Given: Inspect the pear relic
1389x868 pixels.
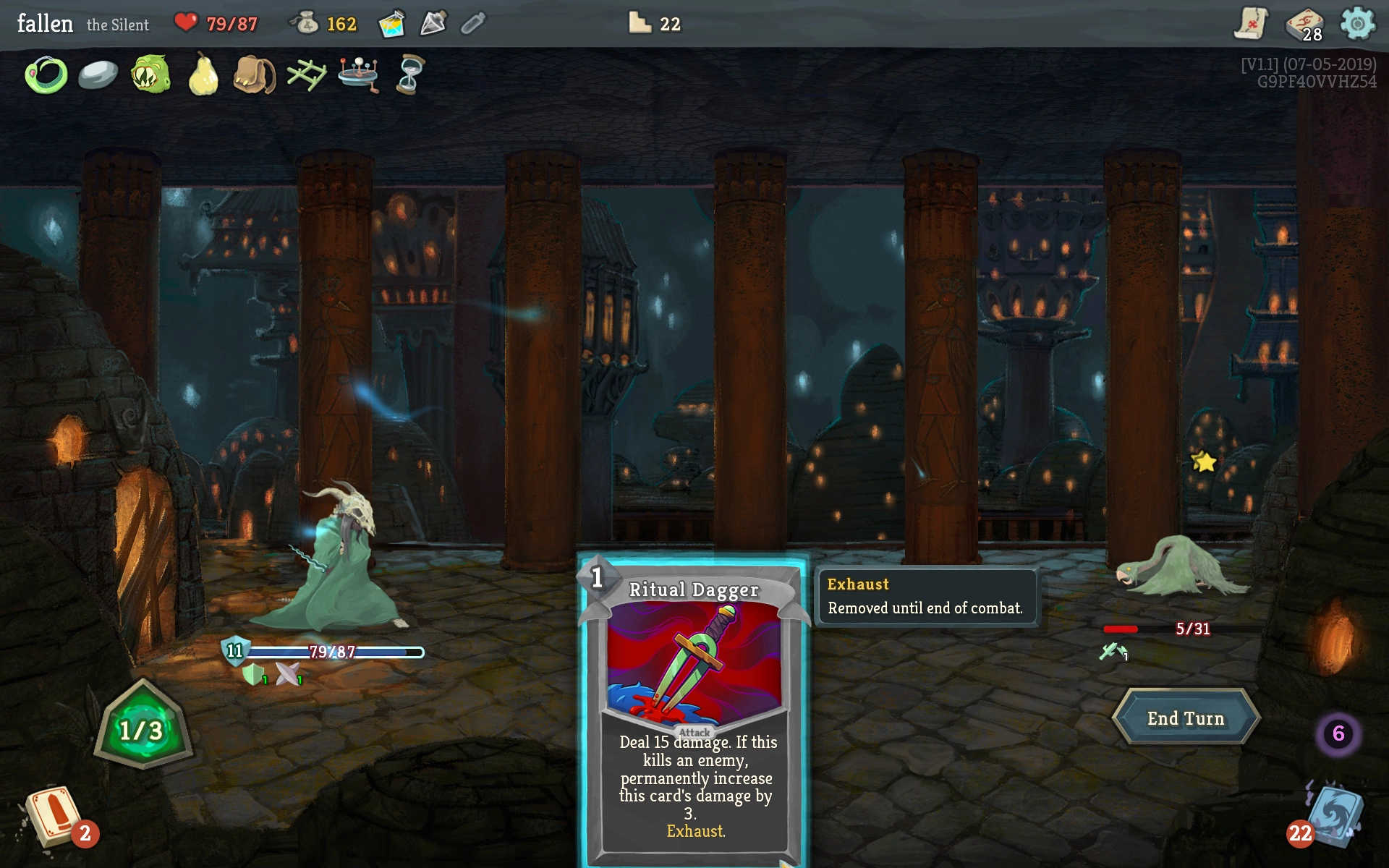Looking at the screenshot, I should coord(203,75).
